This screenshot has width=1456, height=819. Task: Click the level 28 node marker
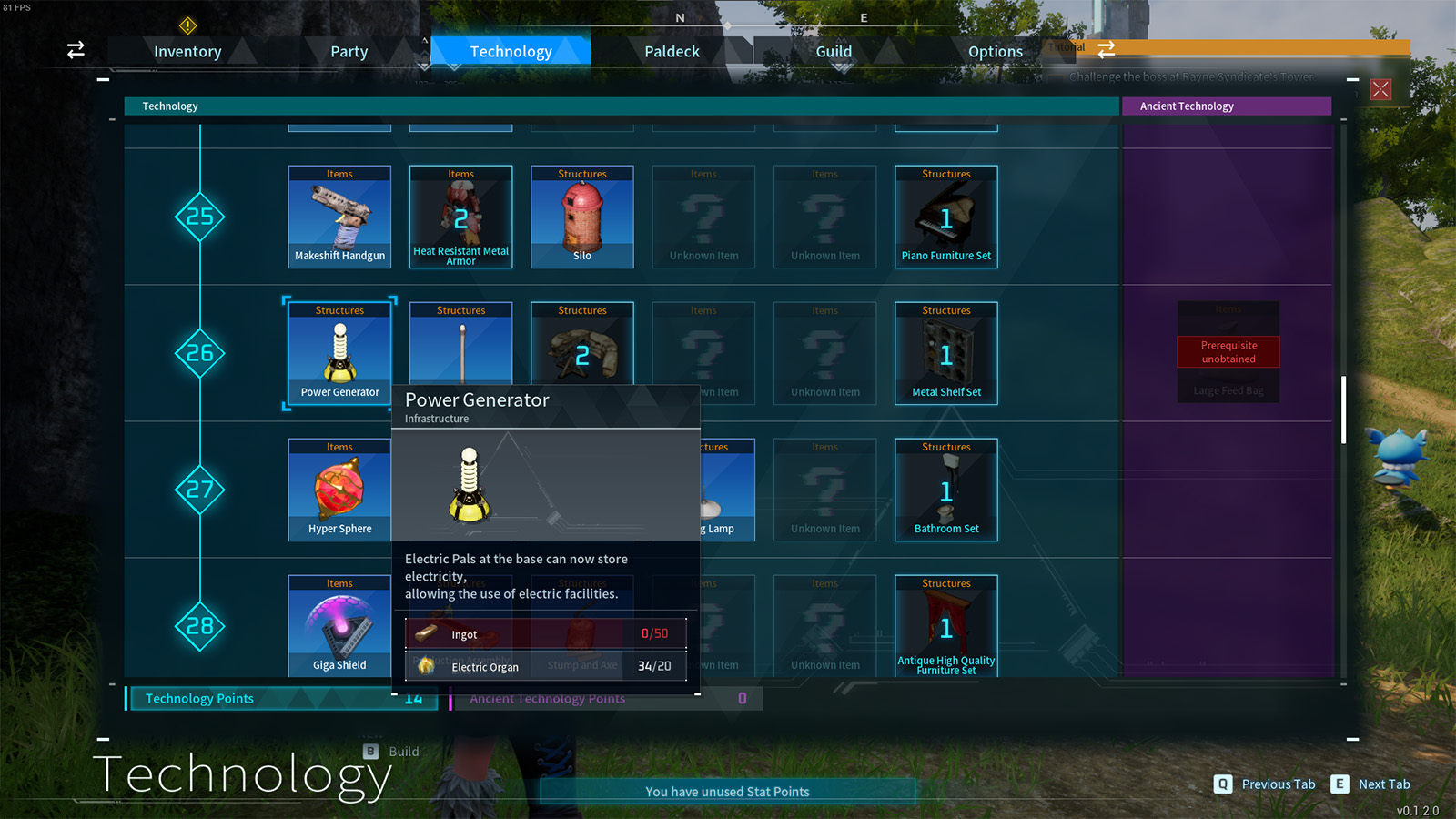tap(200, 626)
